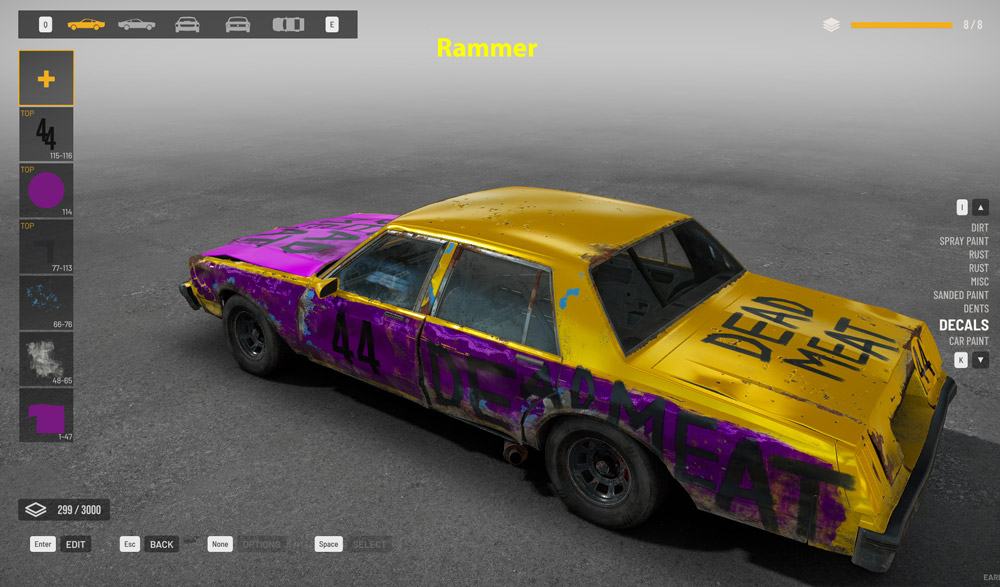Pick the blue speckle layer 66-76

coord(46,303)
